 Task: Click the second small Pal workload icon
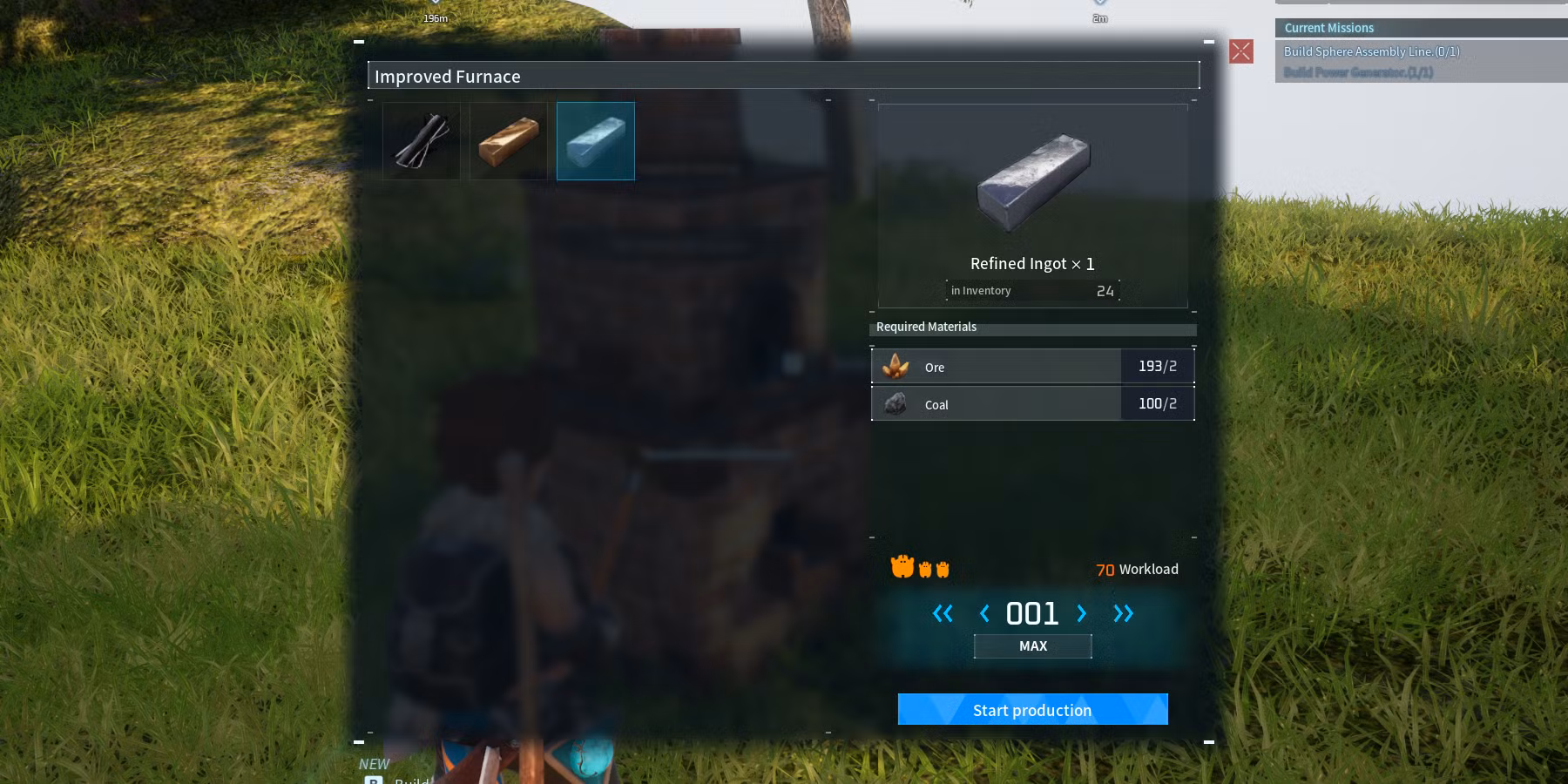pyautogui.click(x=925, y=570)
